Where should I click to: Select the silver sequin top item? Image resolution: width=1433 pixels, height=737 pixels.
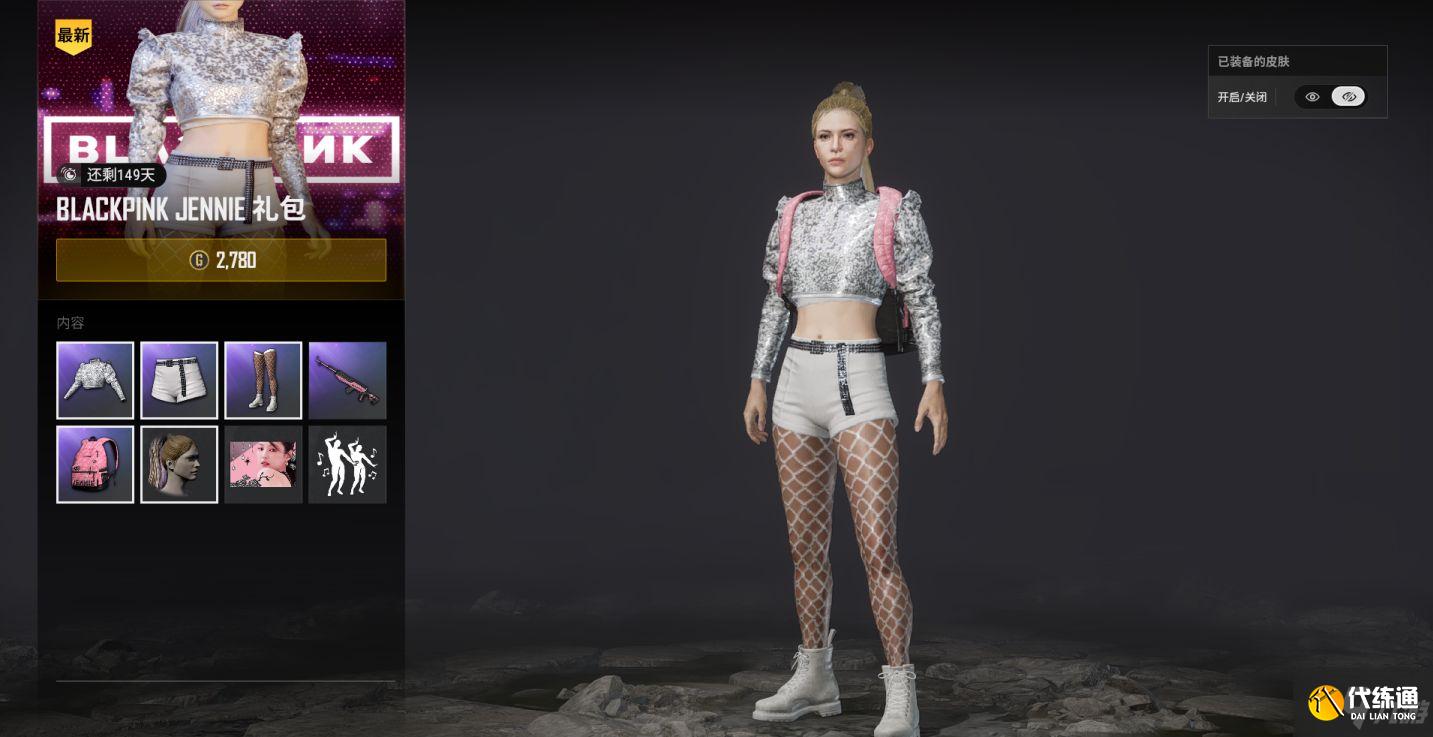(x=95, y=380)
